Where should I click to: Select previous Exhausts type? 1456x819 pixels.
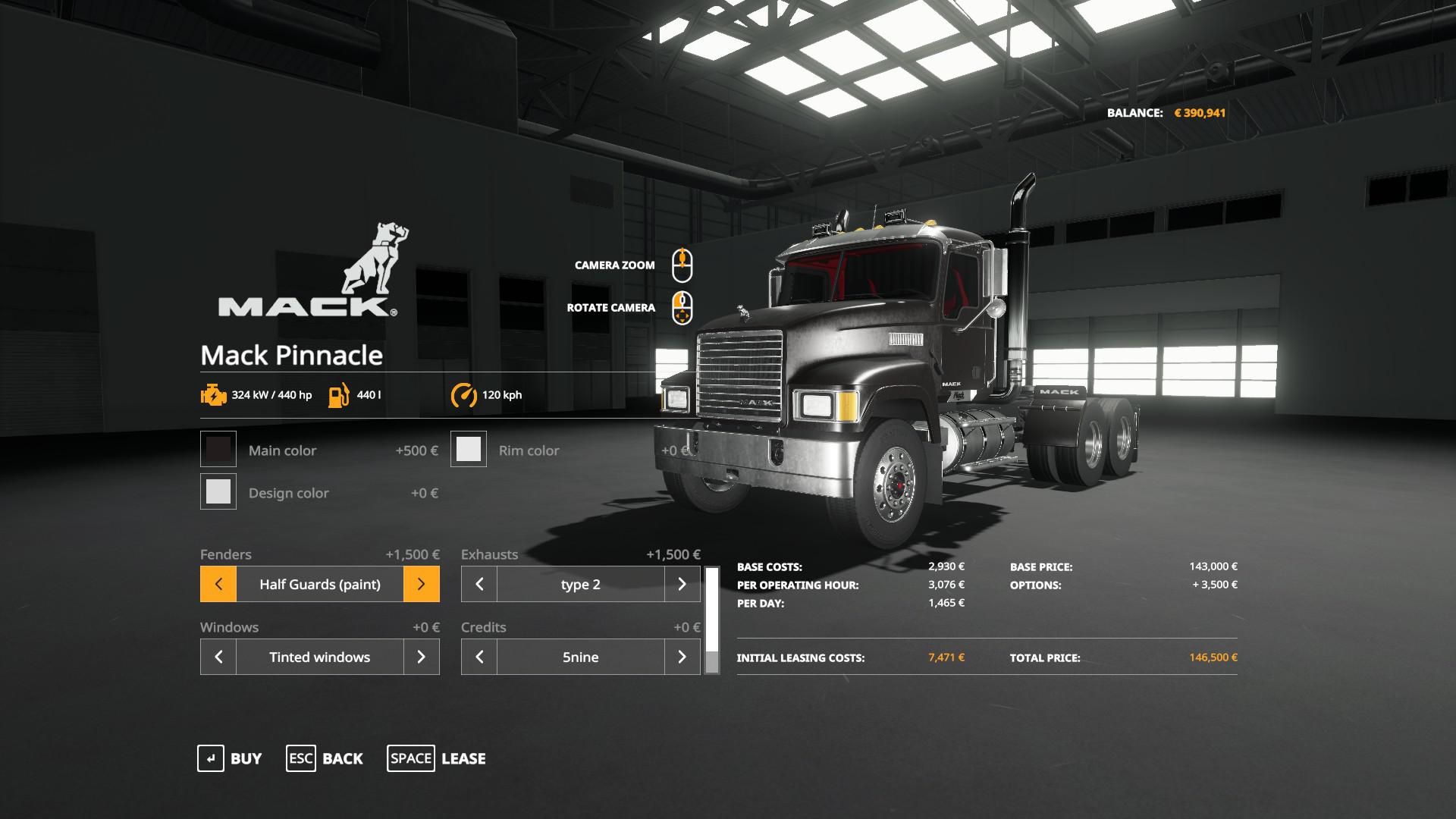479,584
